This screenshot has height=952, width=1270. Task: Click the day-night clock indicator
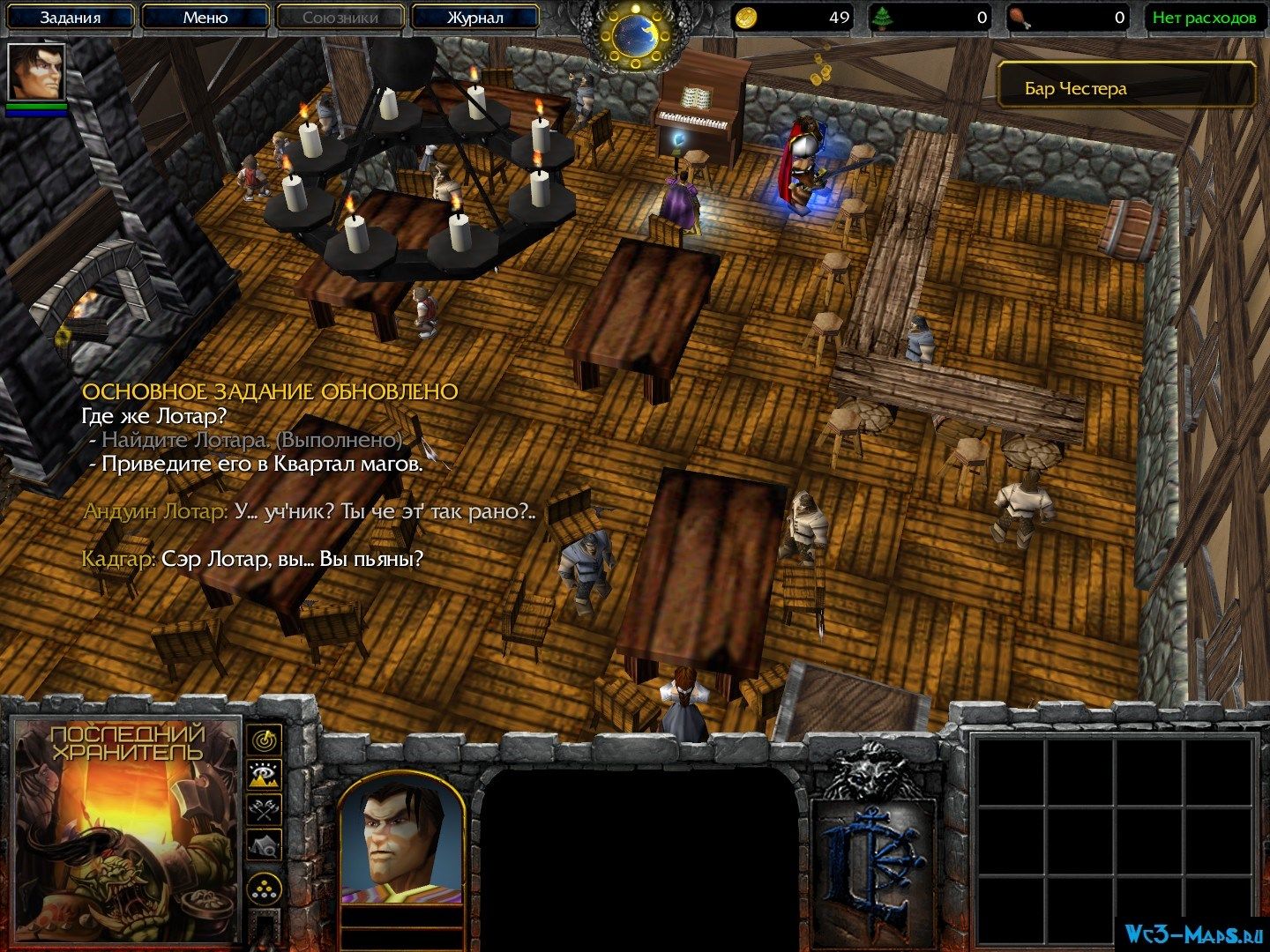(633, 30)
